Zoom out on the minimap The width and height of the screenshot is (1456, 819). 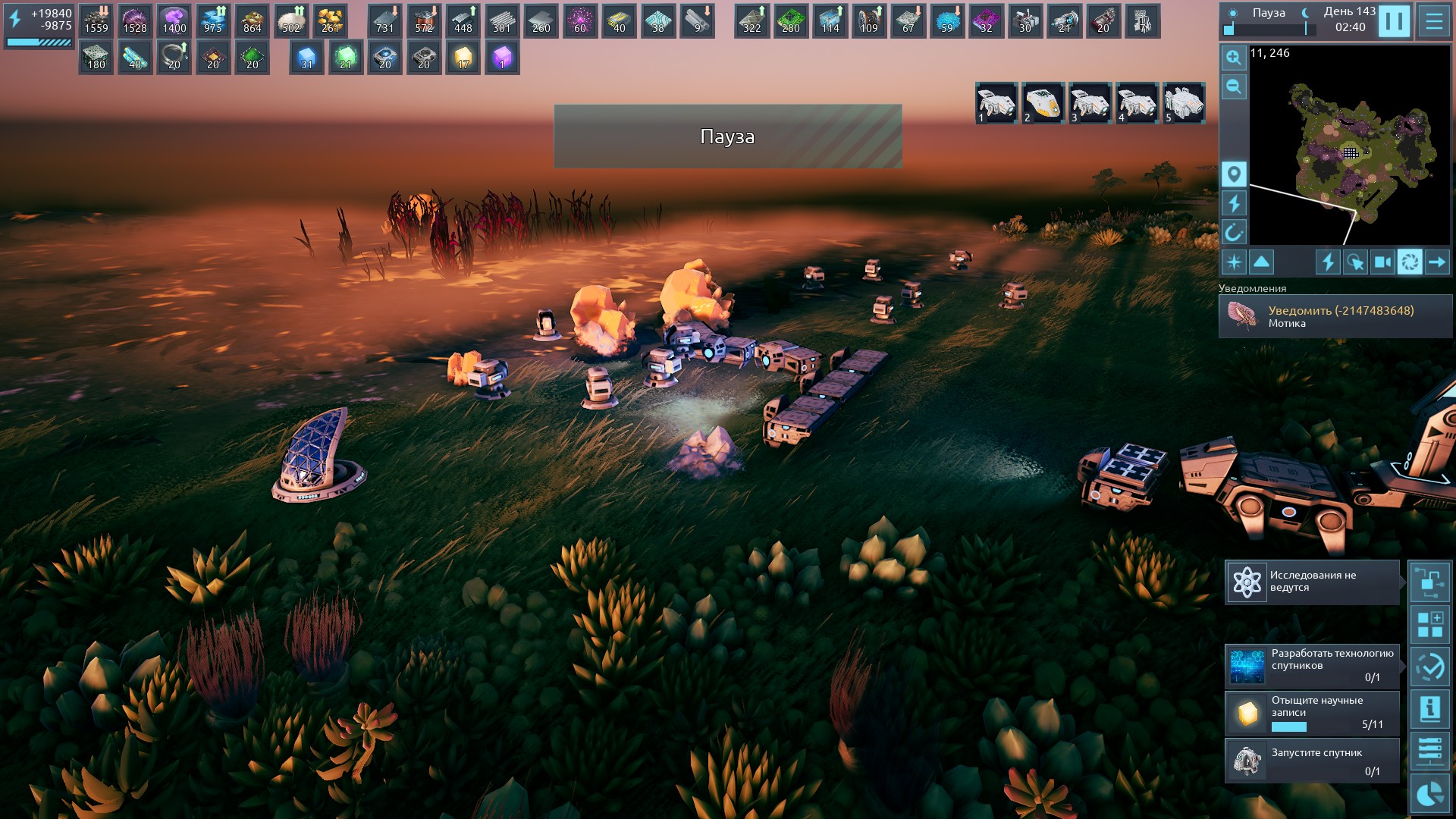click(x=1234, y=86)
